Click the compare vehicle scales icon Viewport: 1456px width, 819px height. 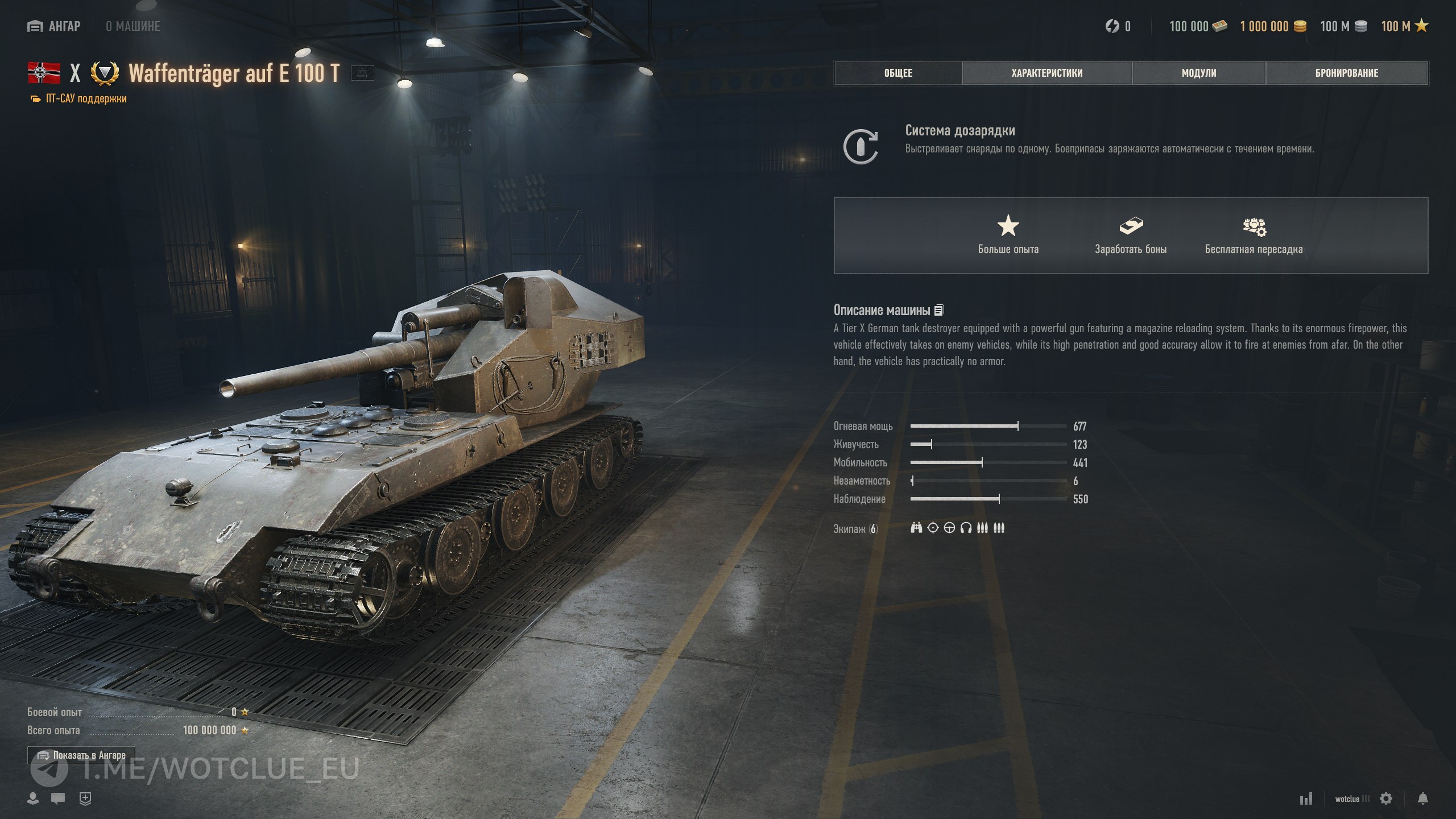(x=362, y=73)
